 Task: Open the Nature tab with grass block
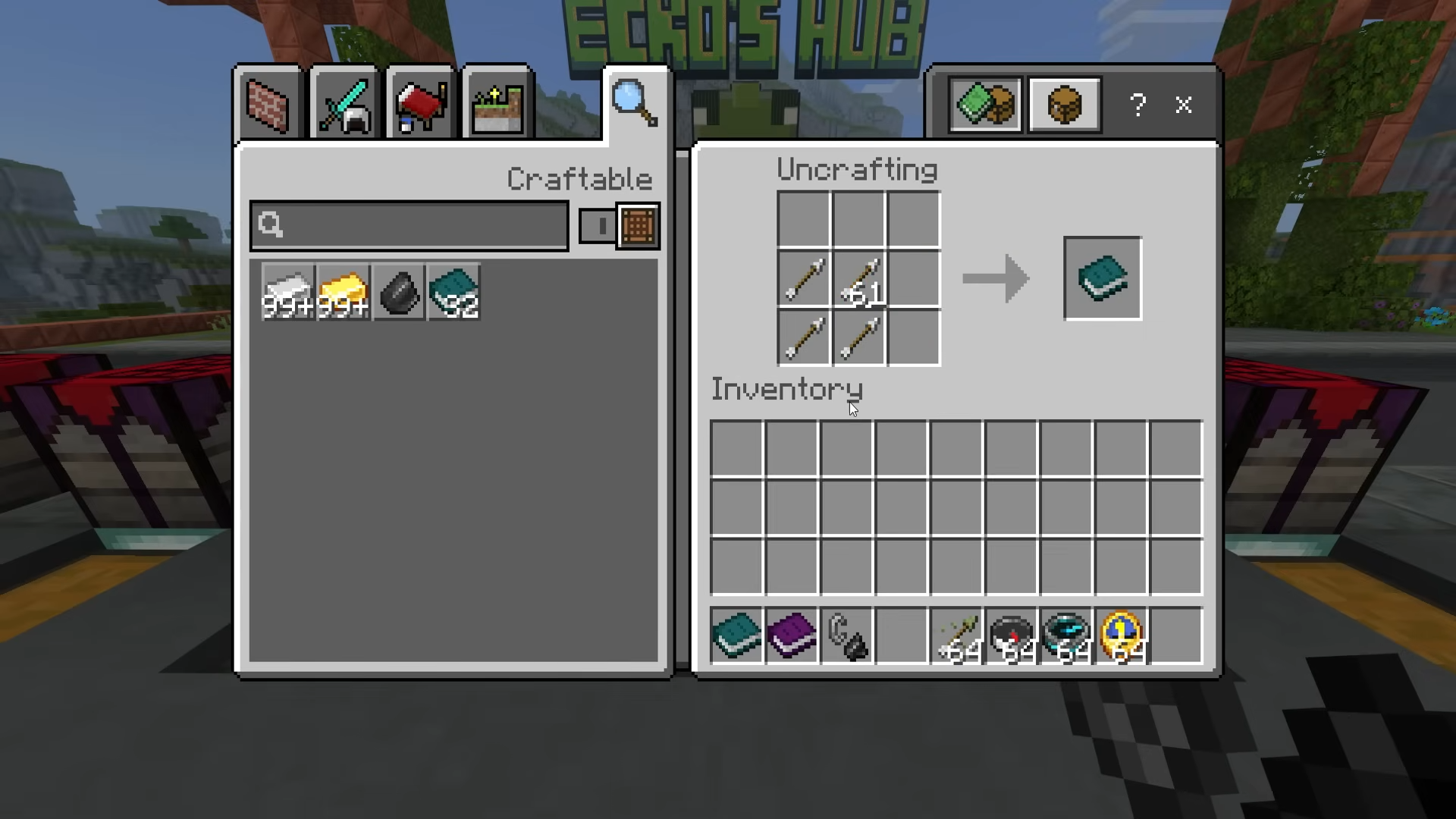497,105
